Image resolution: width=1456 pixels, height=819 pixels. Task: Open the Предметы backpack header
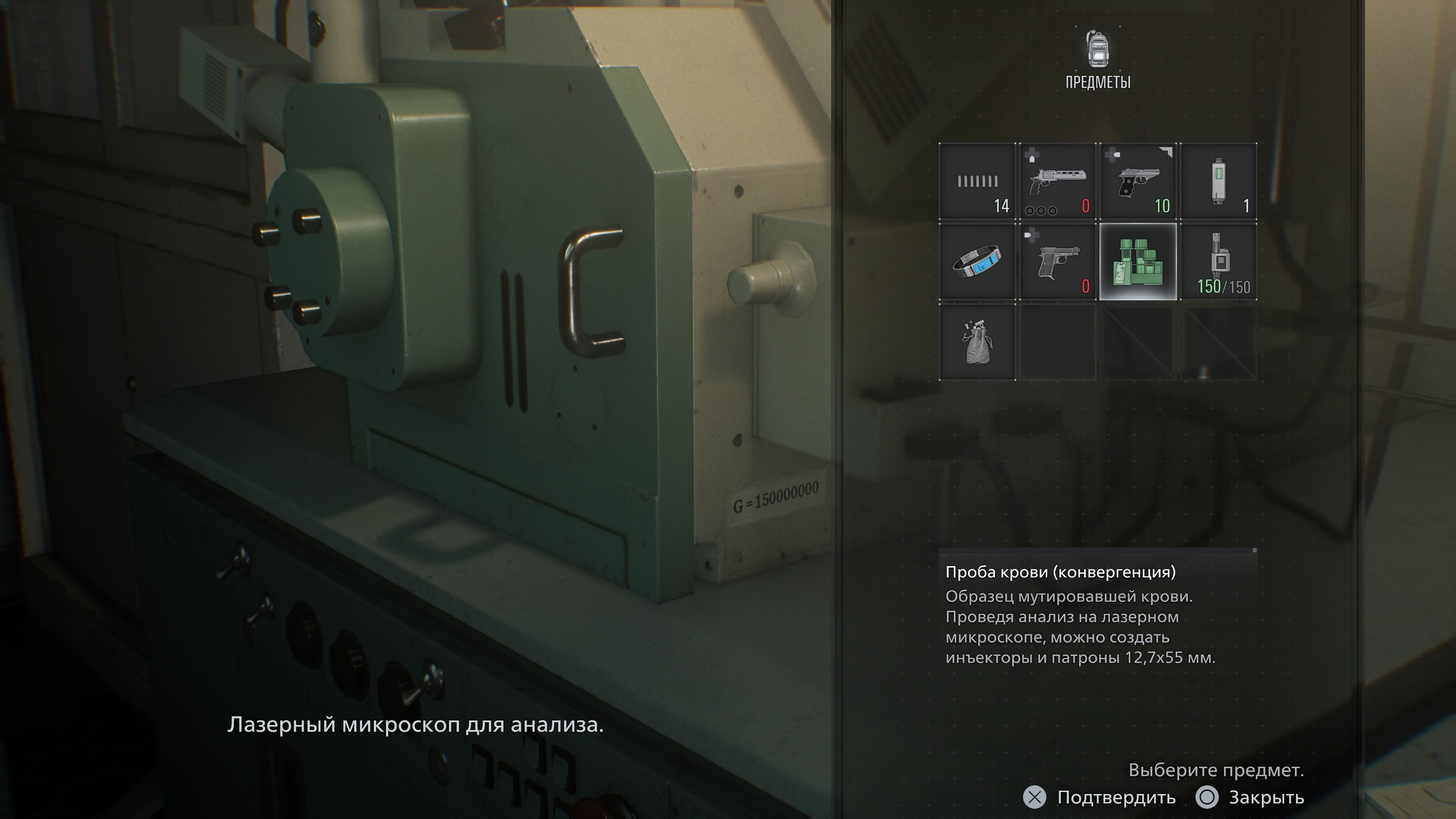tap(1098, 60)
